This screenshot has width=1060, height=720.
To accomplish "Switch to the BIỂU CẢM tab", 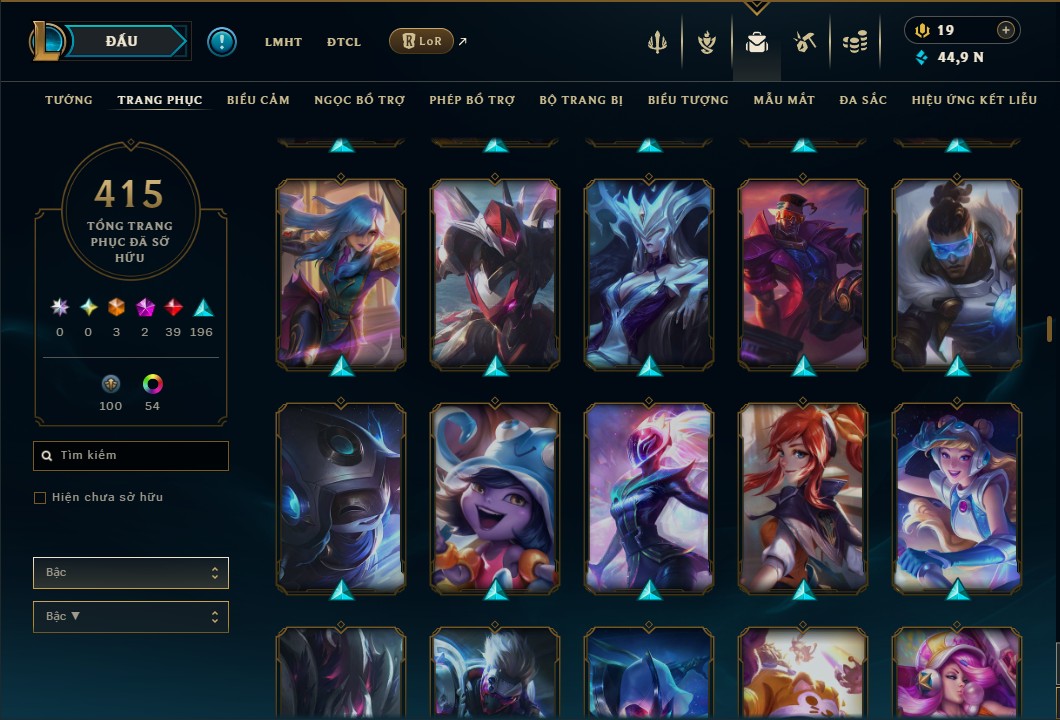I will [258, 100].
